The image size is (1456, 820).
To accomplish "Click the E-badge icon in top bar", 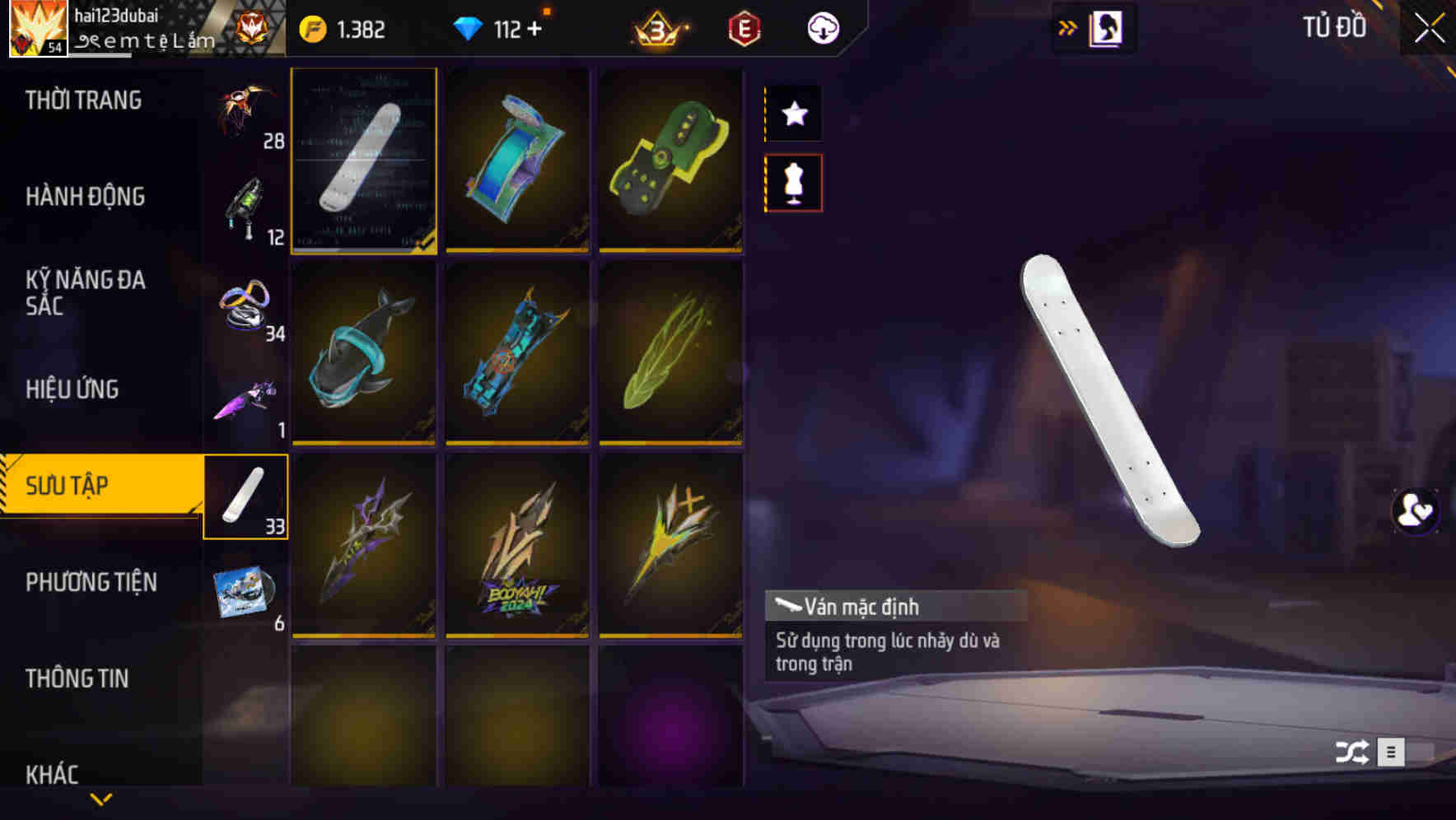I will point(744,28).
